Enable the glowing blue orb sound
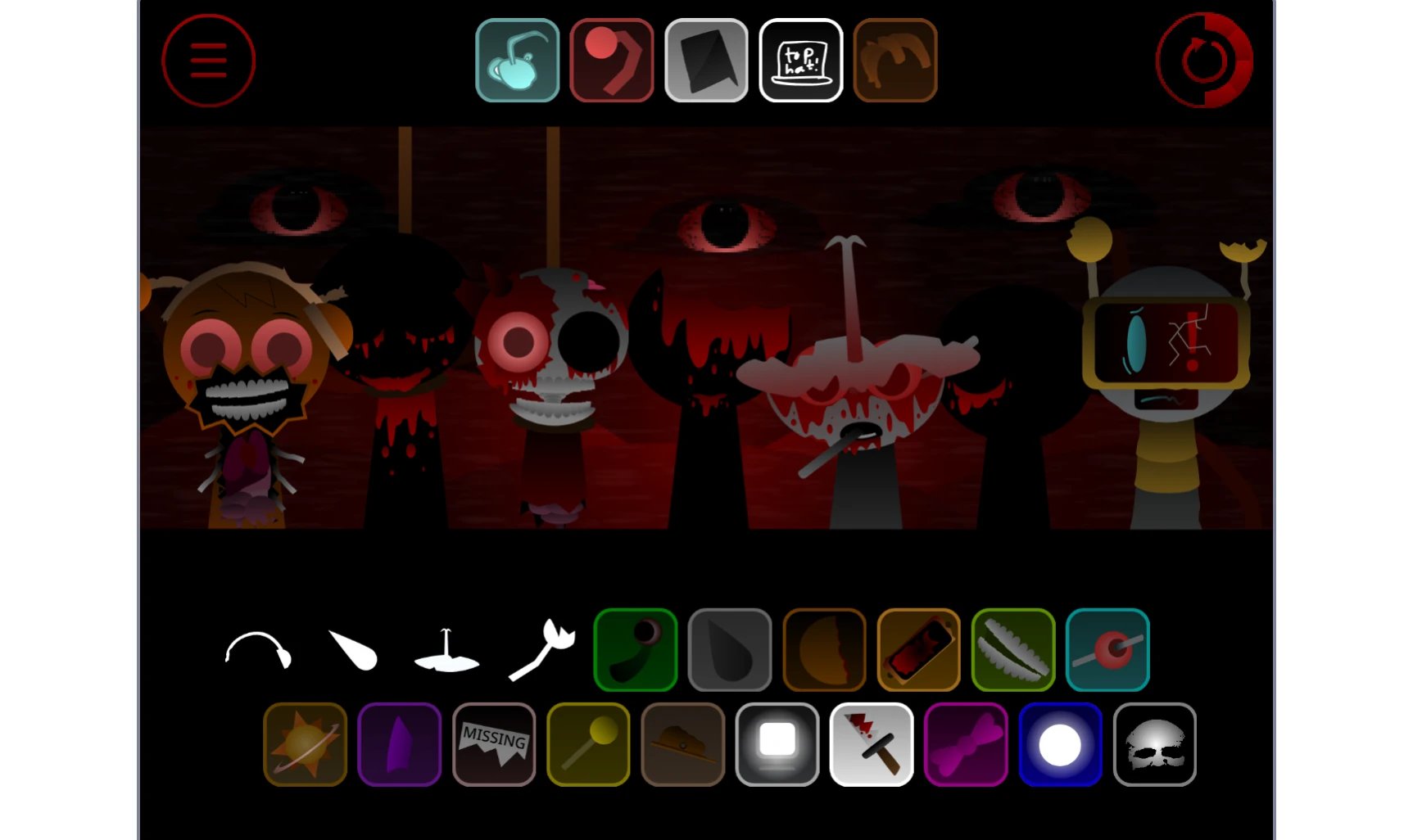1404x840 pixels. click(x=1060, y=744)
